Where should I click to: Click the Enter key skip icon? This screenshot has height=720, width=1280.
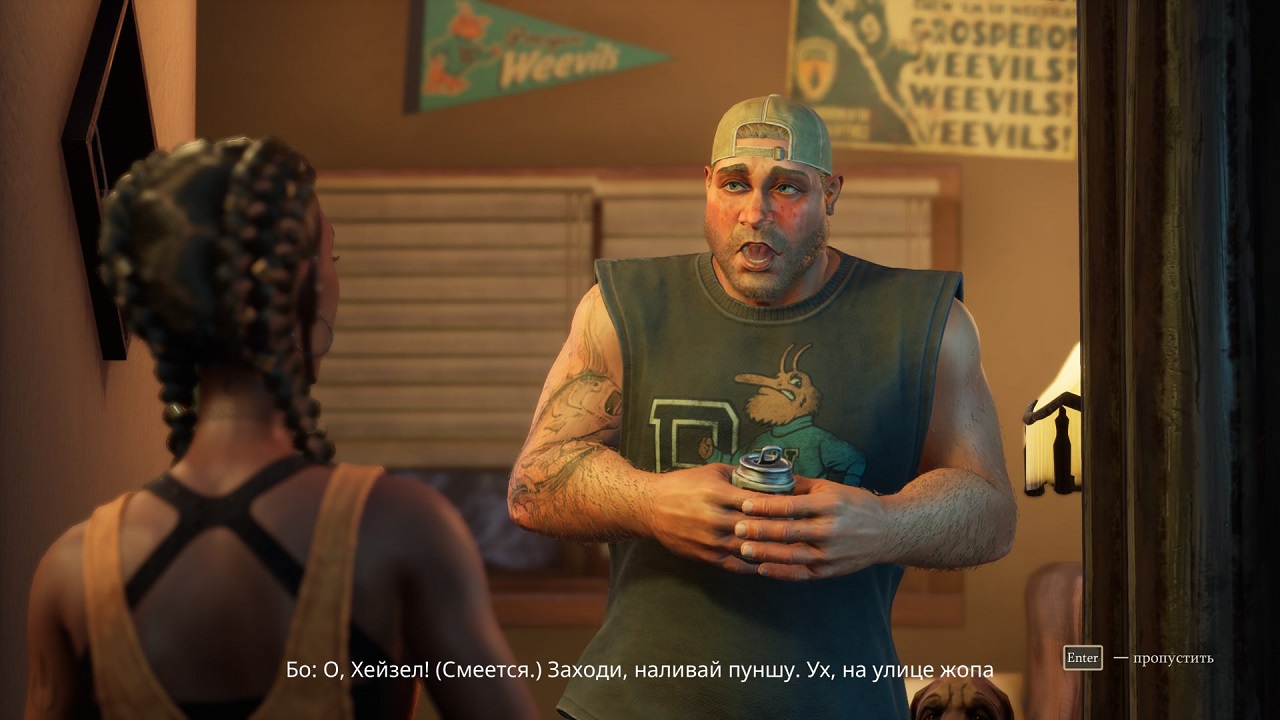coord(1083,659)
